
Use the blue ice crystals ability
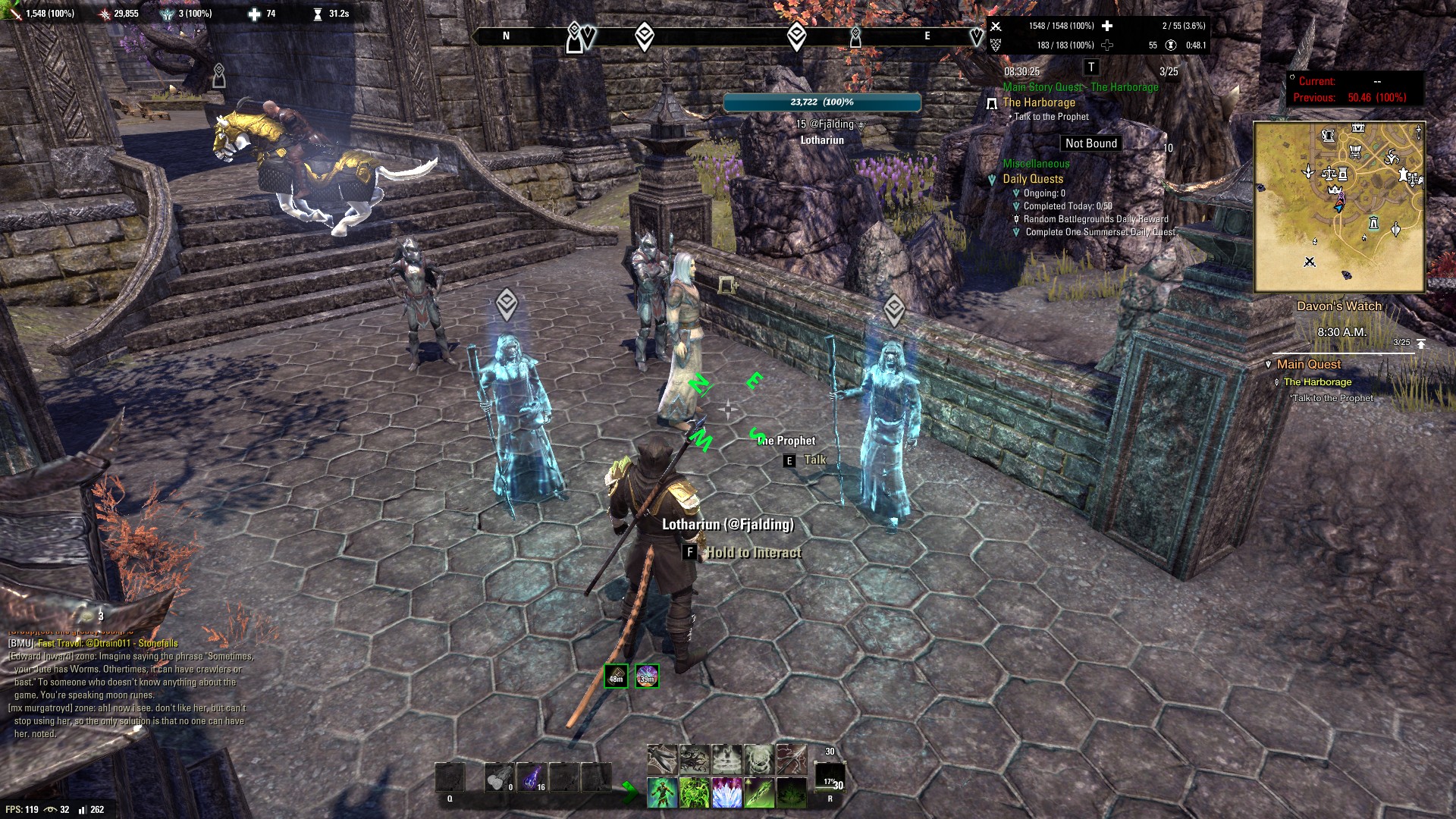tap(726, 792)
